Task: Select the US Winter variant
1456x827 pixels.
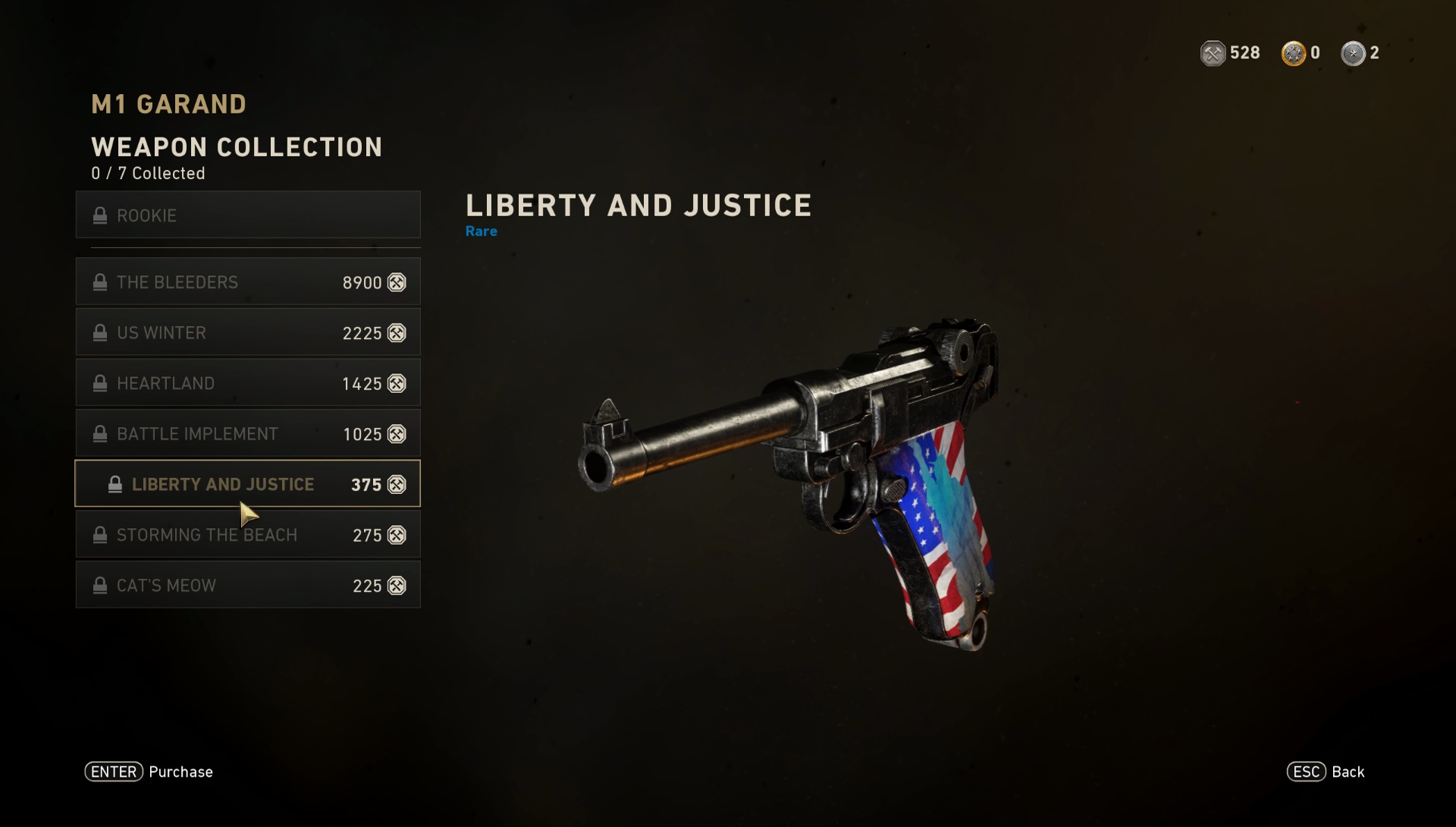Action: tap(248, 333)
